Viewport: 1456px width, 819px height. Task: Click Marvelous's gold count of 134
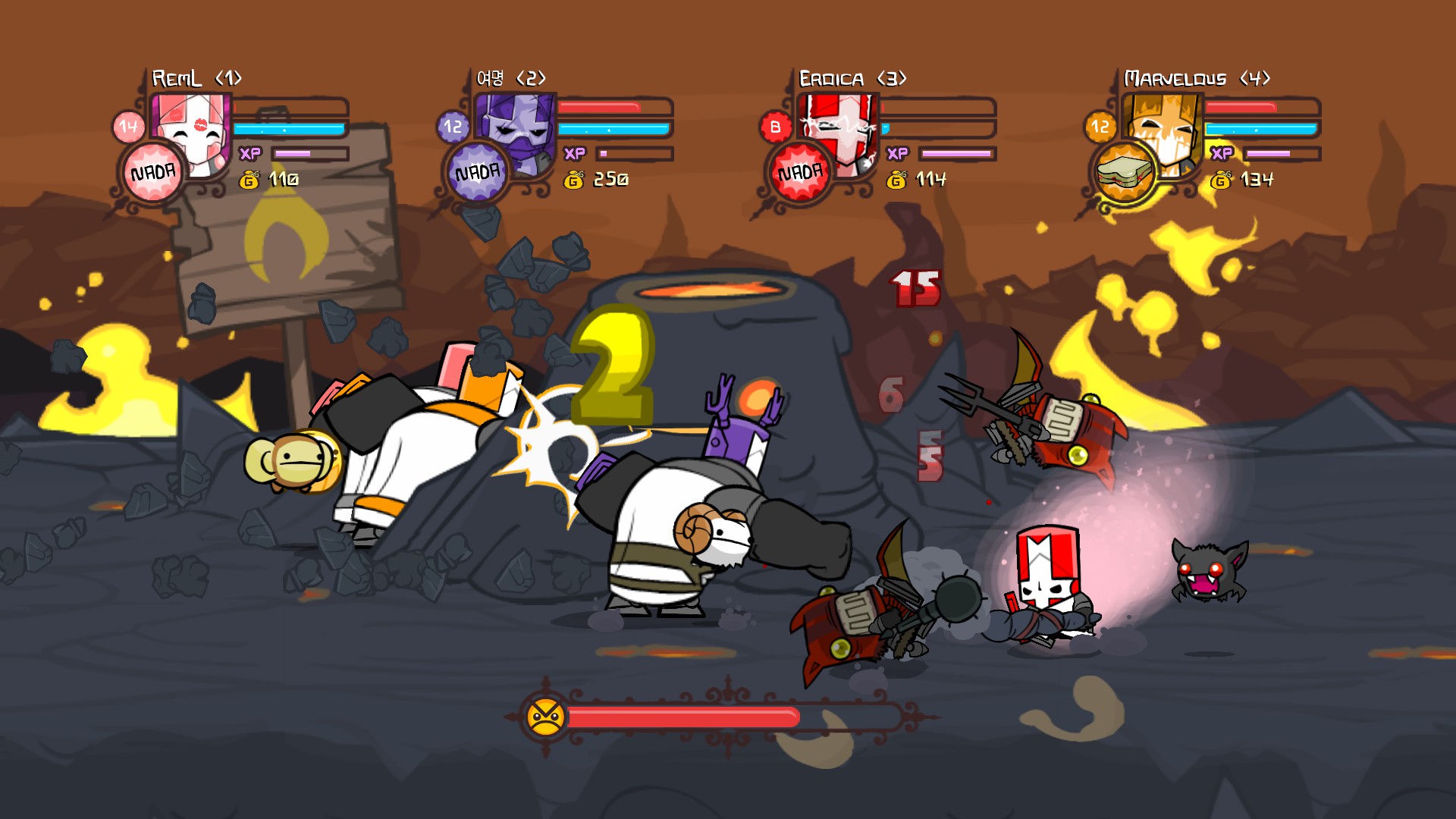click(x=1257, y=180)
